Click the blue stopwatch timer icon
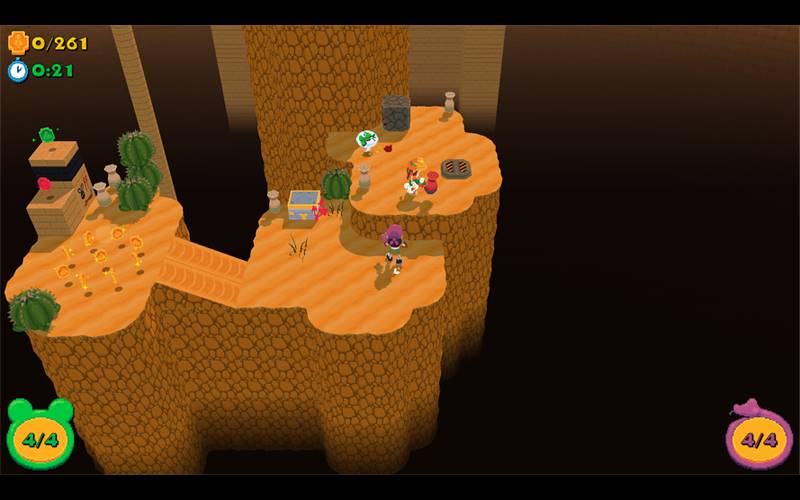This screenshot has height=500, width=800. pyautogui.click(x=18, y=70)
